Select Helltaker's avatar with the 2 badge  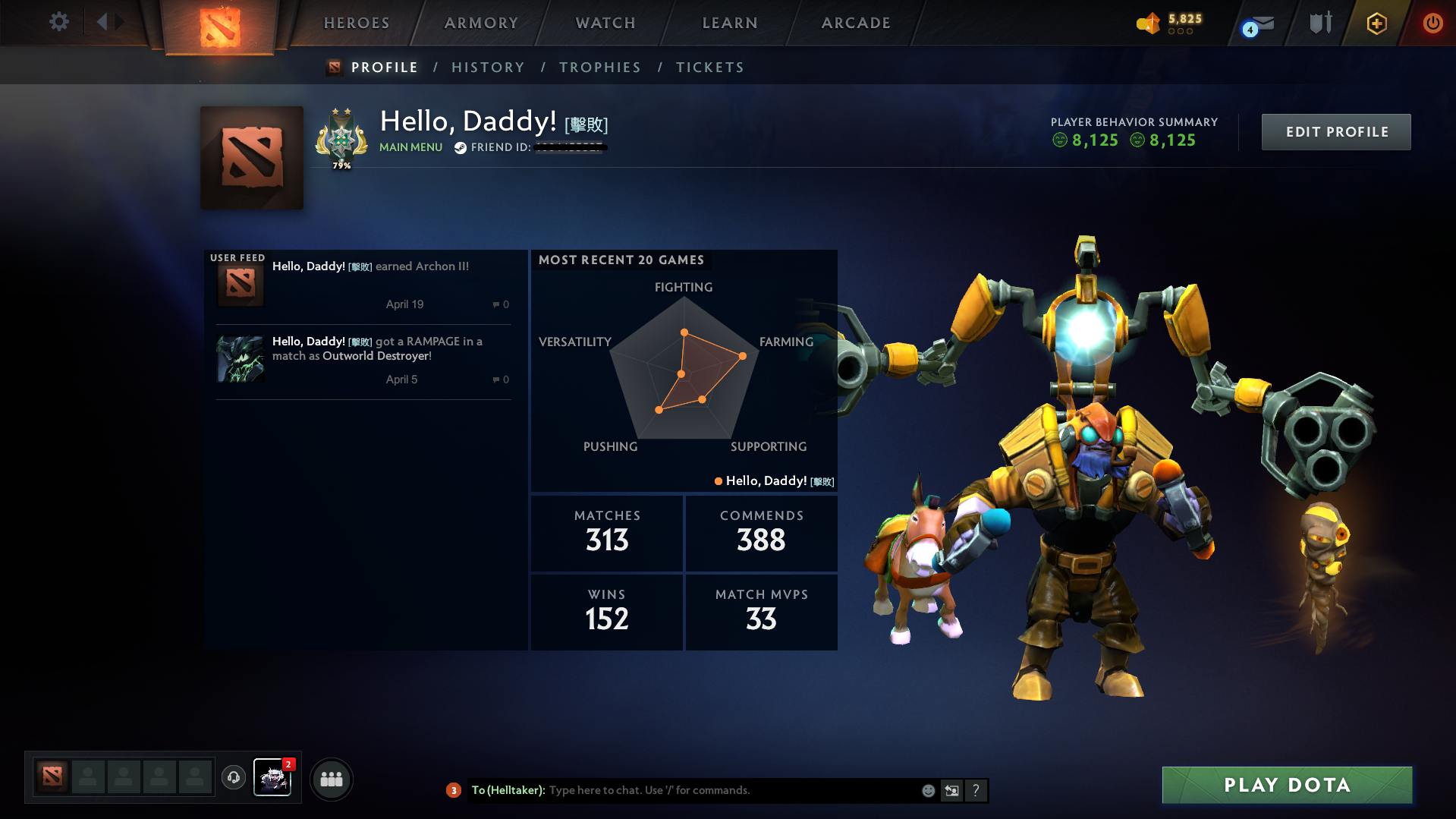272,778
